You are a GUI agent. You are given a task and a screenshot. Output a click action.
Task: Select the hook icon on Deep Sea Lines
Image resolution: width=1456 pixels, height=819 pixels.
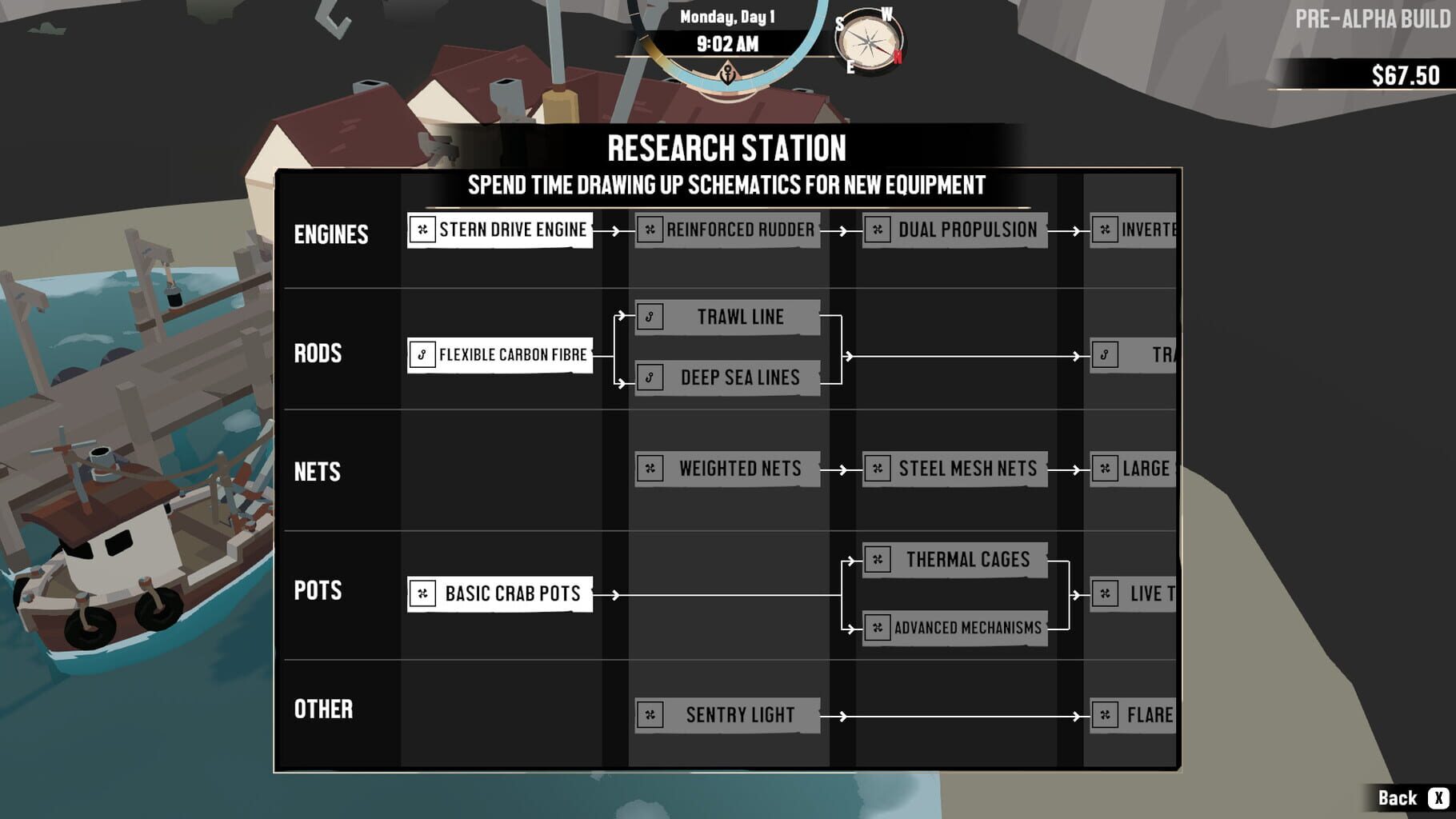point(649,376)
